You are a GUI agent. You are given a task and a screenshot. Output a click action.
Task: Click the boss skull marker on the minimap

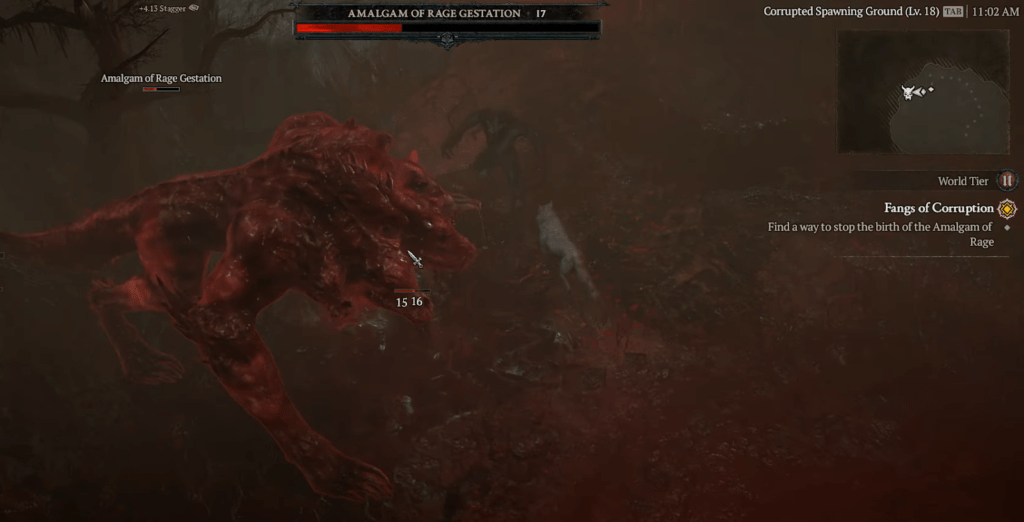pos(909,92)
